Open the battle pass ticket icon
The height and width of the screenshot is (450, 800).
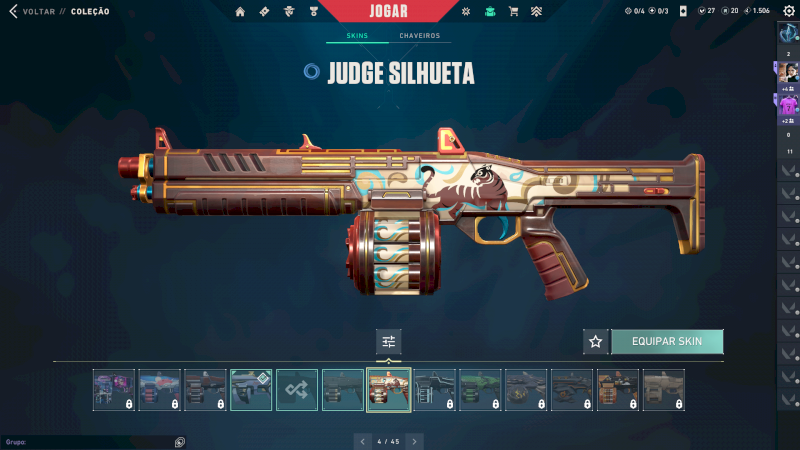coord(264,12)
